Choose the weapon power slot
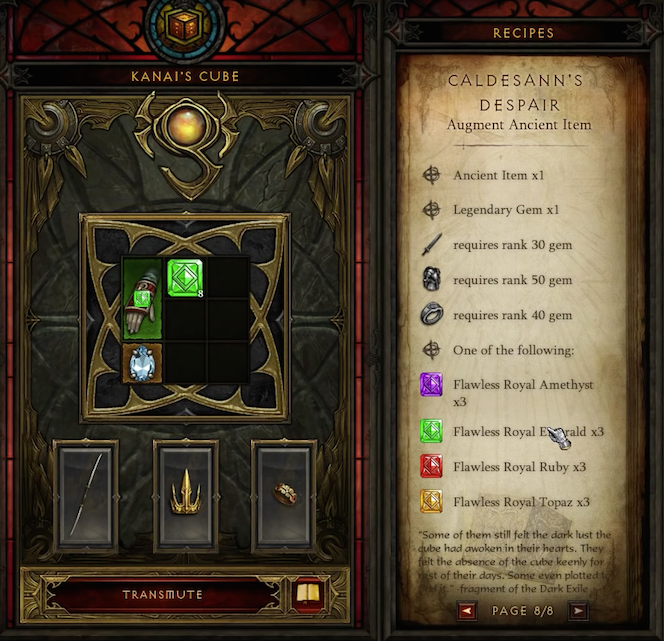664x641 pixels. pos(87,494)
